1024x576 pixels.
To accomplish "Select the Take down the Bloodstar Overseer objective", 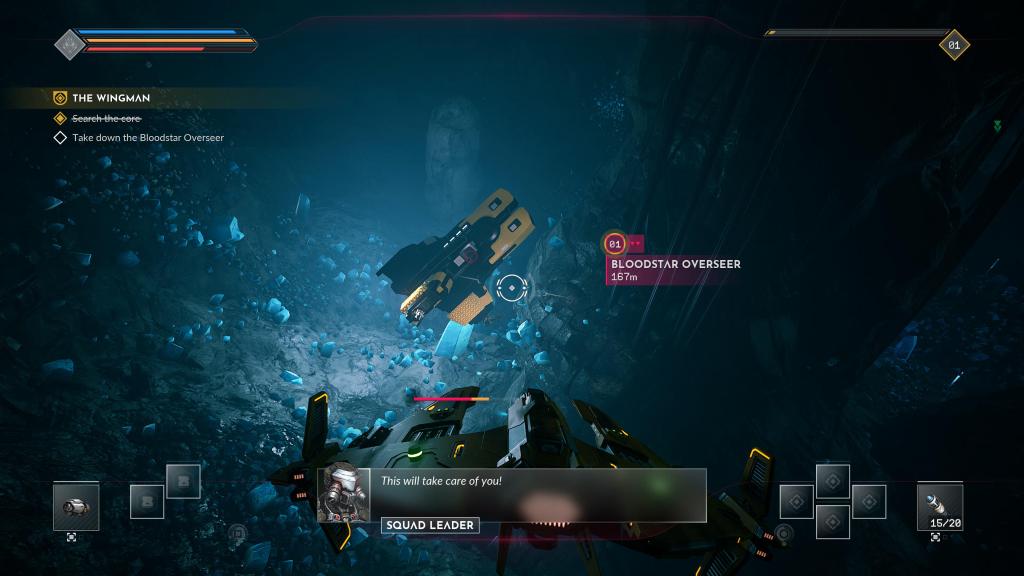I will 148,137.
